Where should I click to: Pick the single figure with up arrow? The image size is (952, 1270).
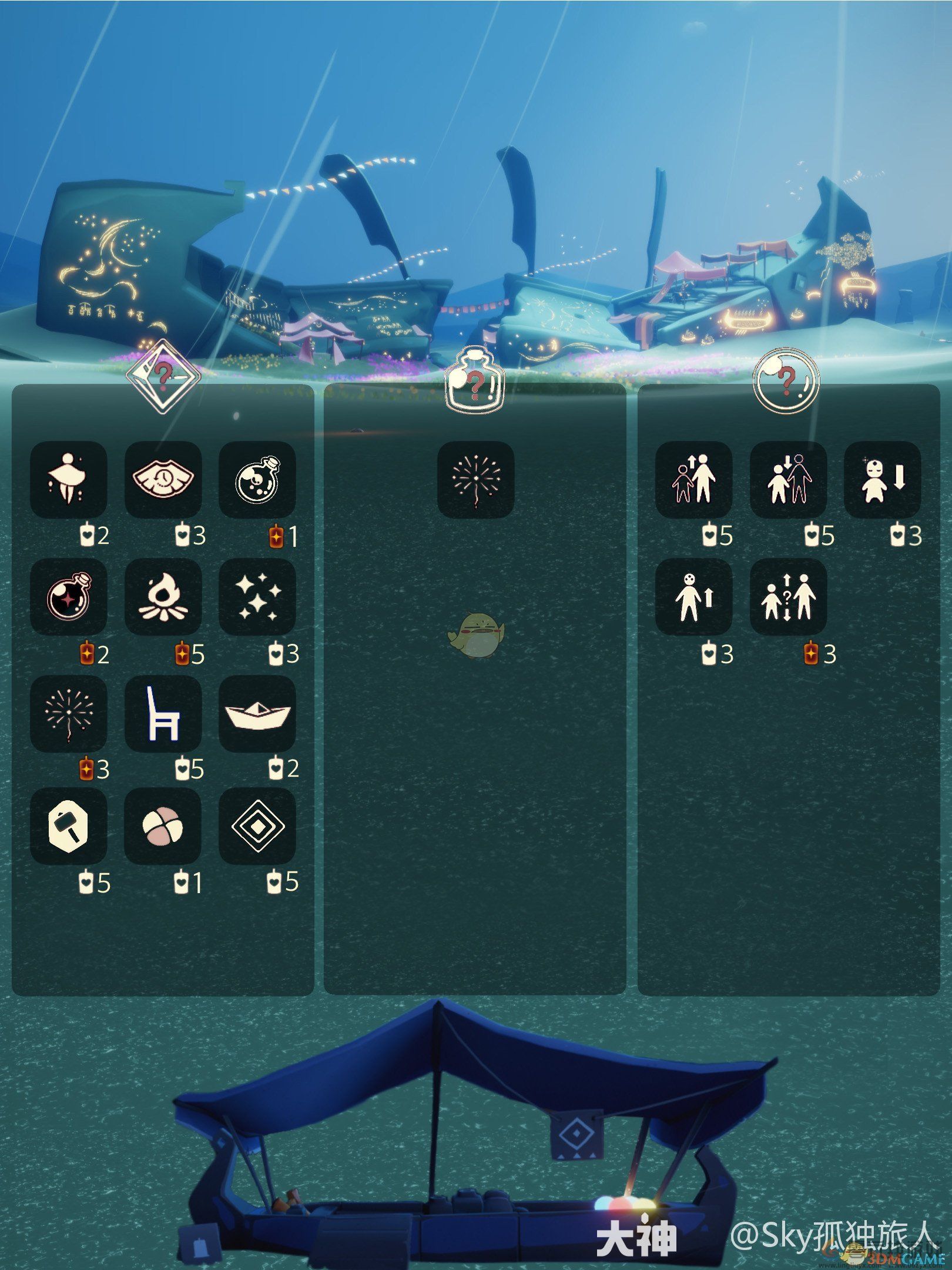693,596
